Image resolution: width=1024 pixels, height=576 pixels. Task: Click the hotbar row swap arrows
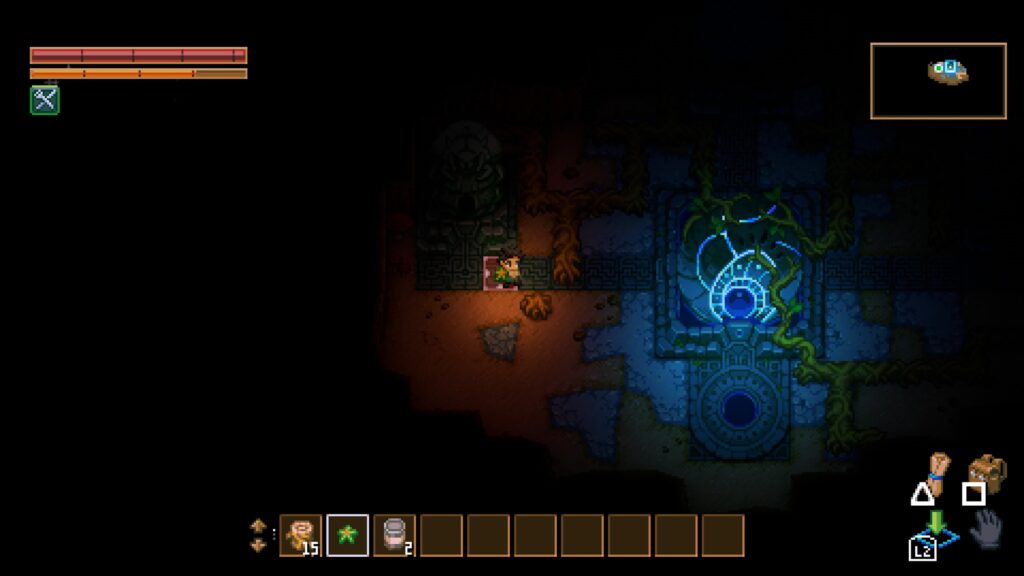point(258,535)
